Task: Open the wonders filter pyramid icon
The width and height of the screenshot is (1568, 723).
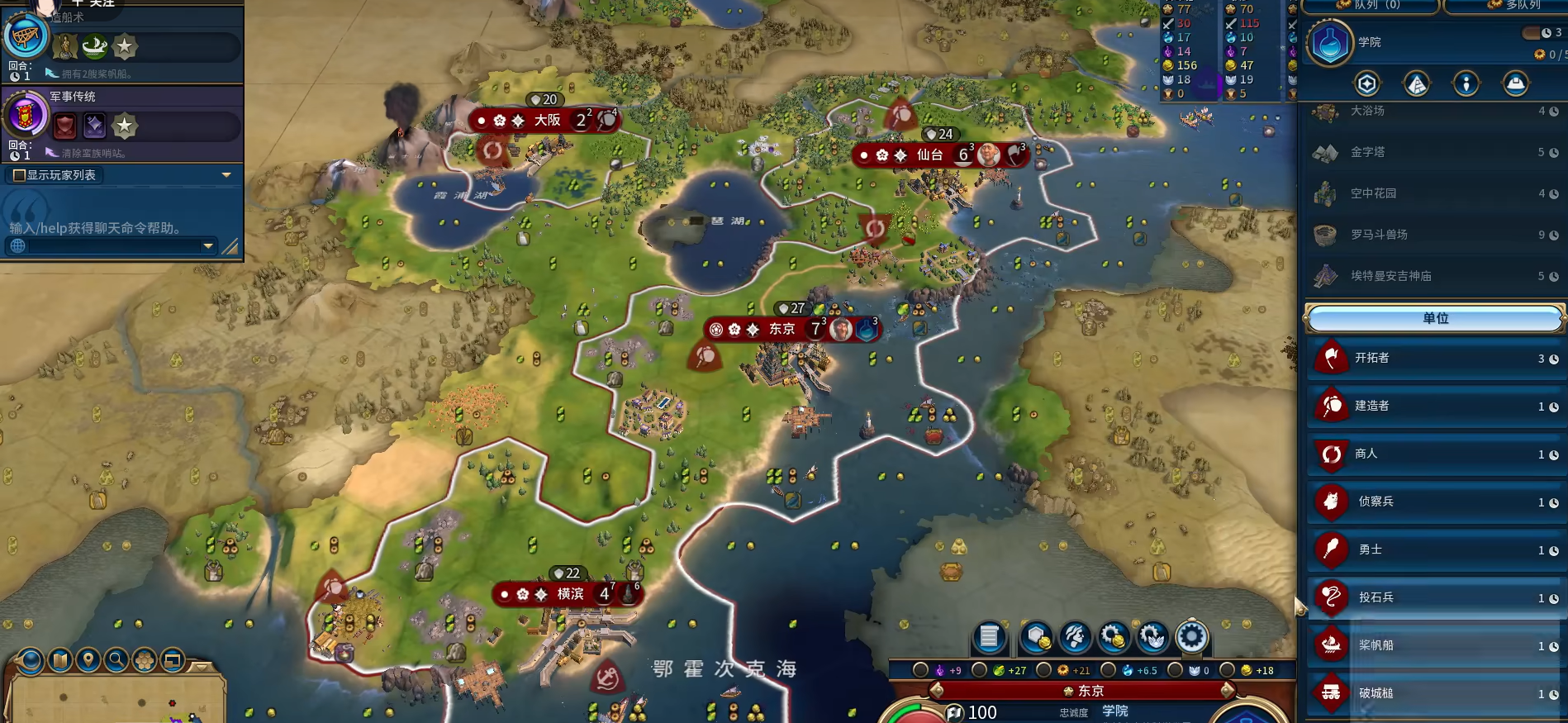Action: [x=1416, y=83]
